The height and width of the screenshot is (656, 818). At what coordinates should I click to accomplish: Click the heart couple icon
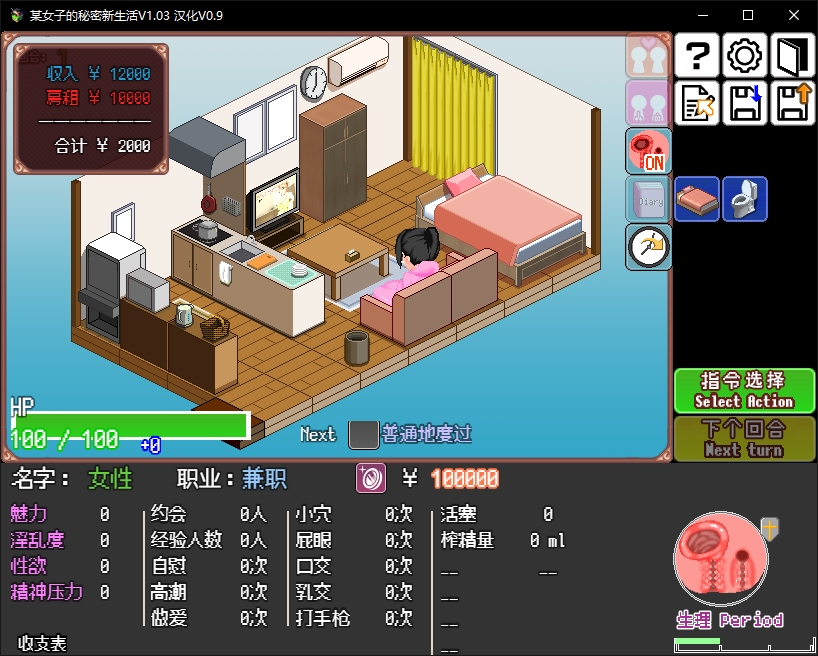coord(648,55)
